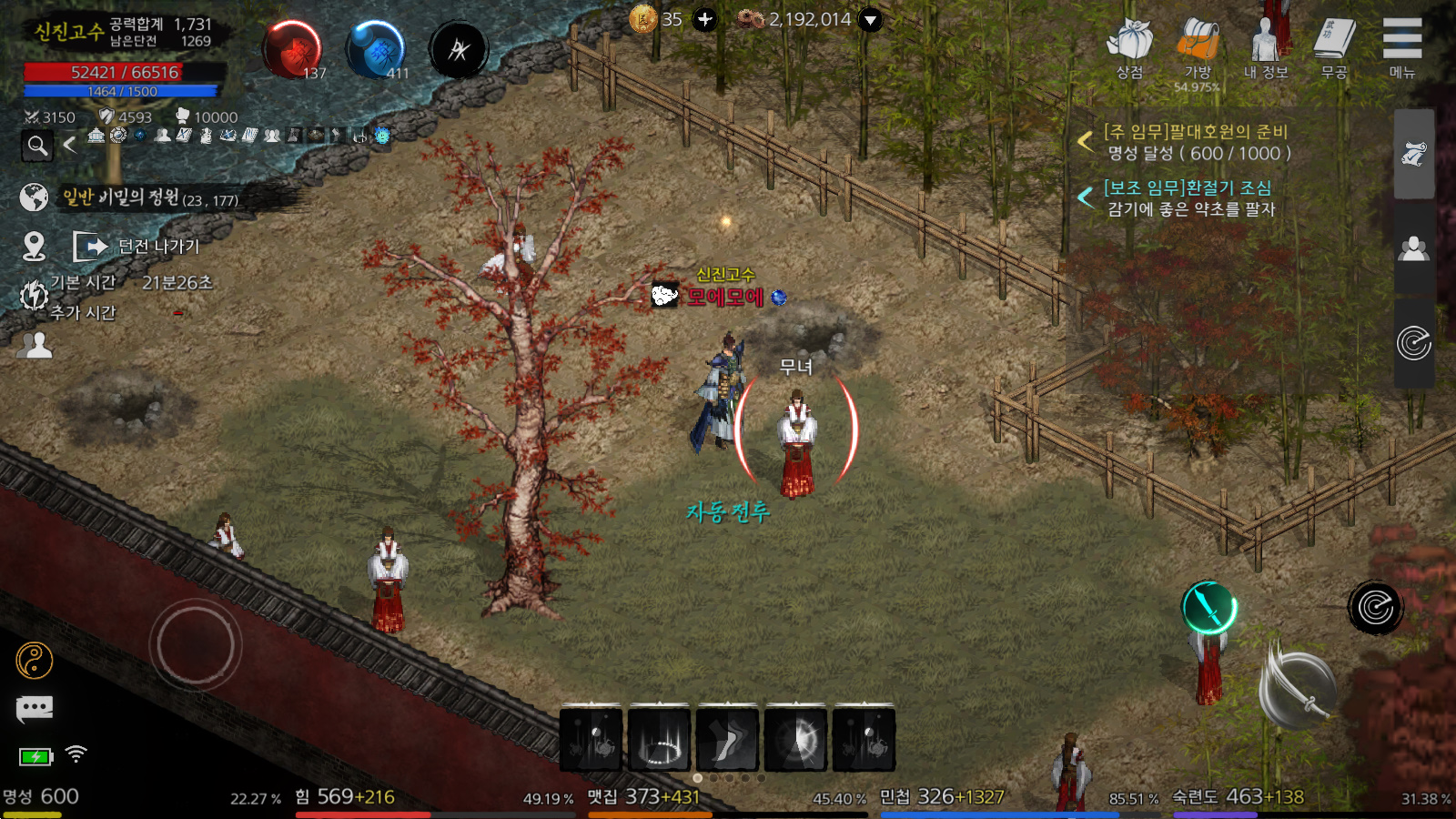This screenshot has width=1456, height=819.
Task: Select the 팔대호원의 준비 main quest
Action: point(1196,142)
